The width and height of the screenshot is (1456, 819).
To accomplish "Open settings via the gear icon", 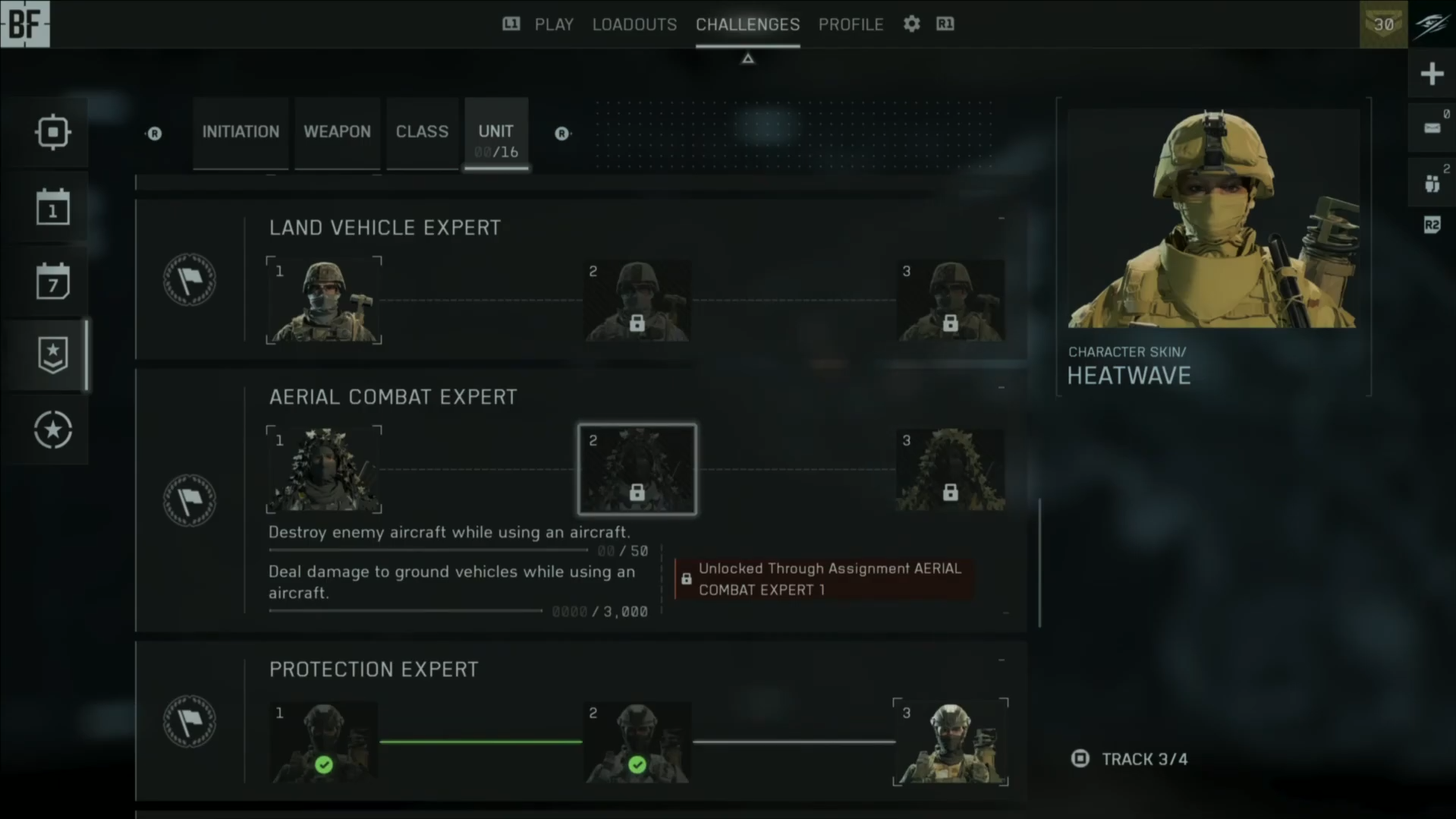I will (911, 24).
